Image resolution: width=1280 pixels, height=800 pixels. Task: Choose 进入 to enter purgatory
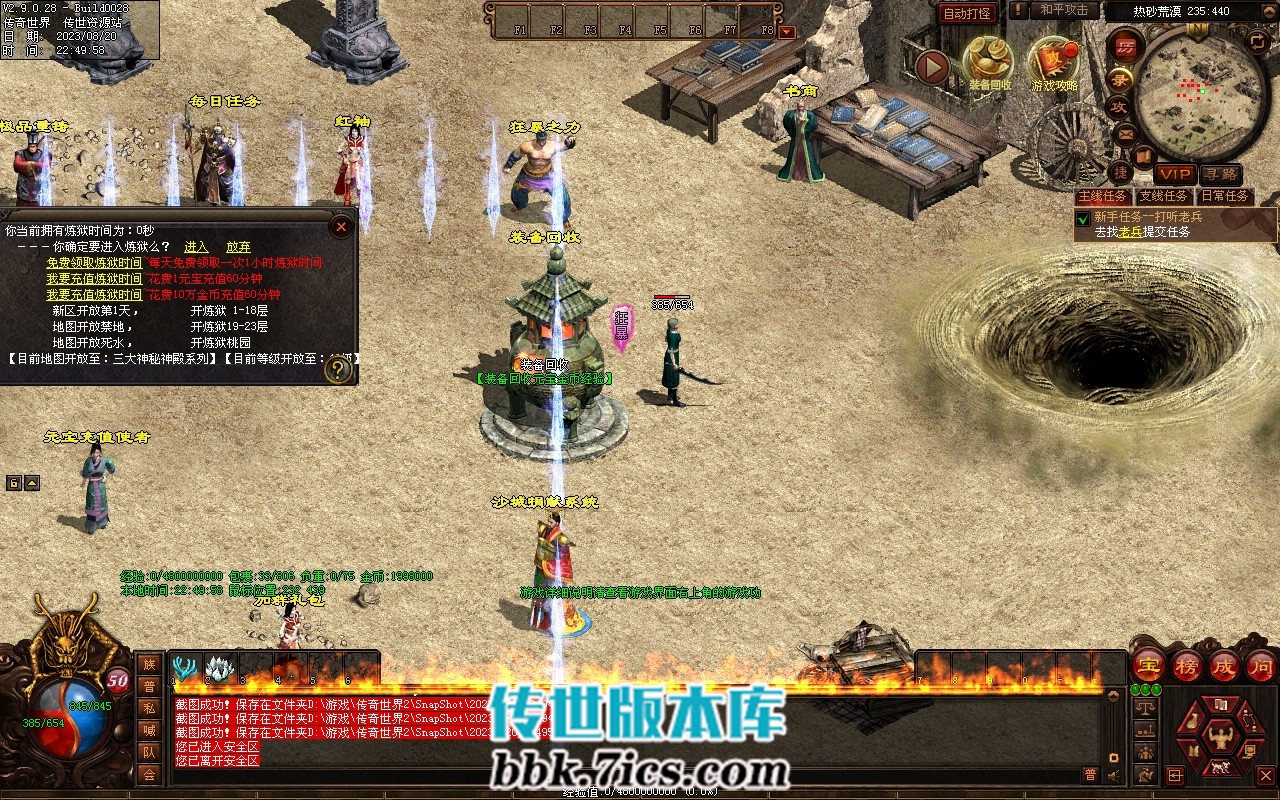coord(196,247)
